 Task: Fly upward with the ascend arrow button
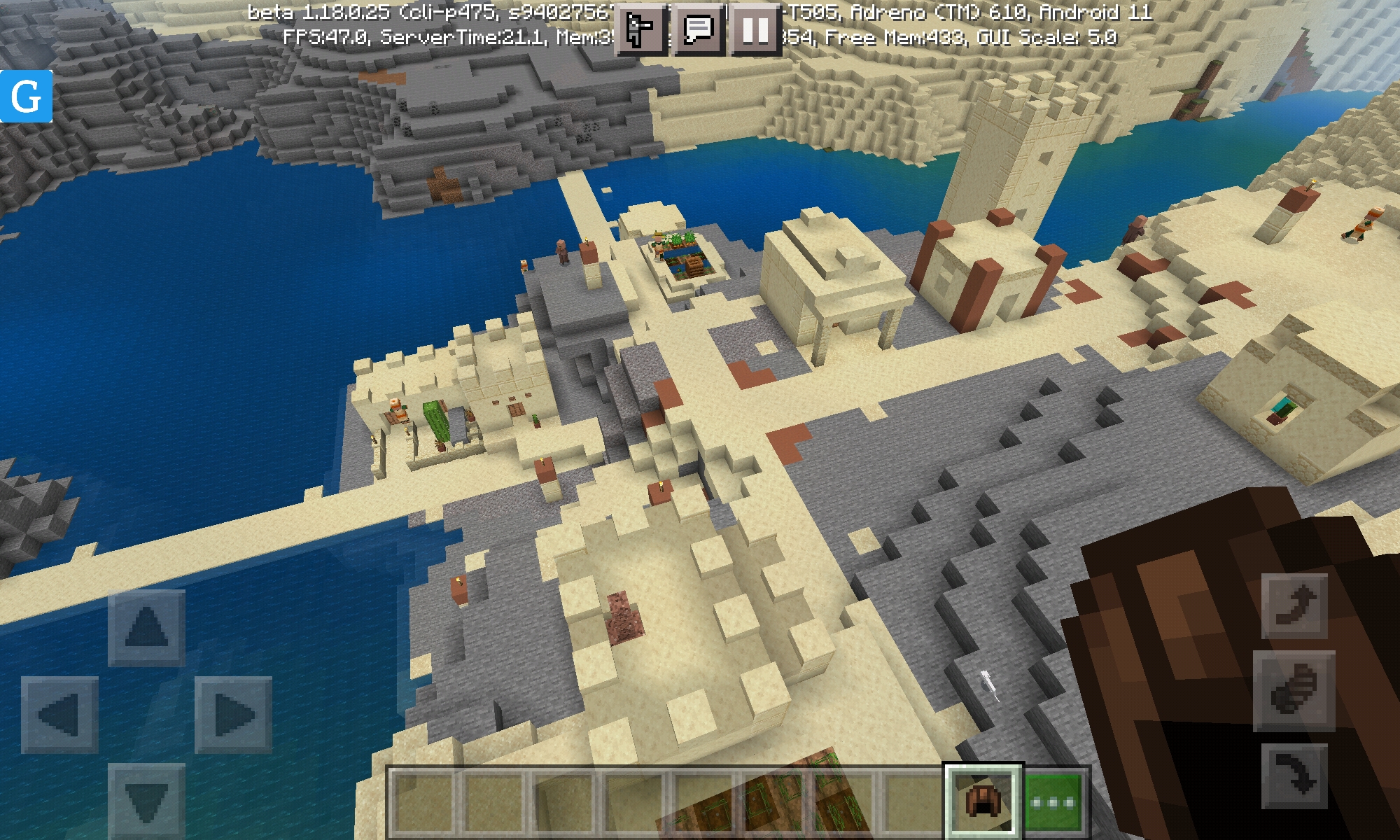1294,606
